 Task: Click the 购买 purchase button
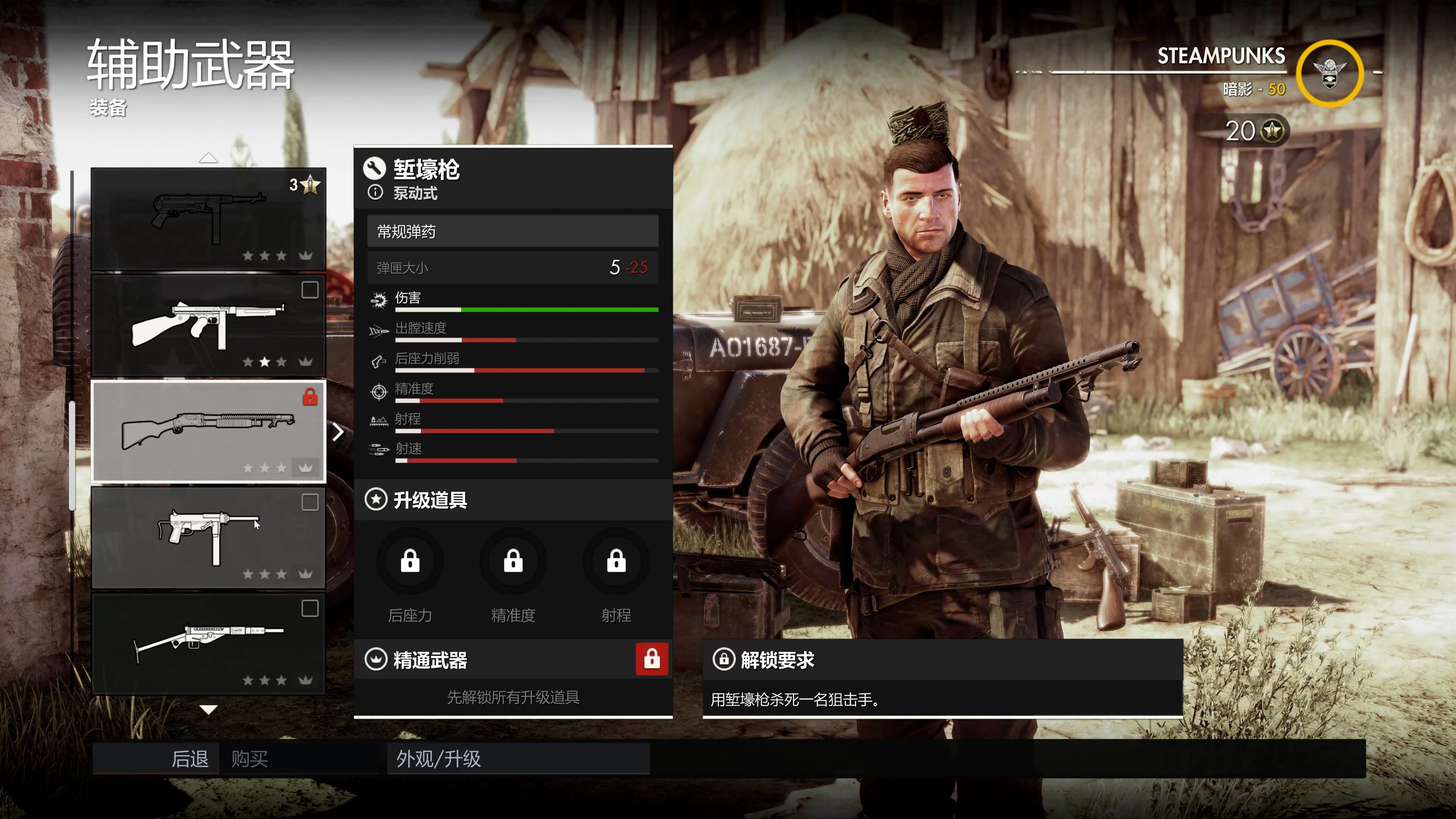click(x=249, y=758)
